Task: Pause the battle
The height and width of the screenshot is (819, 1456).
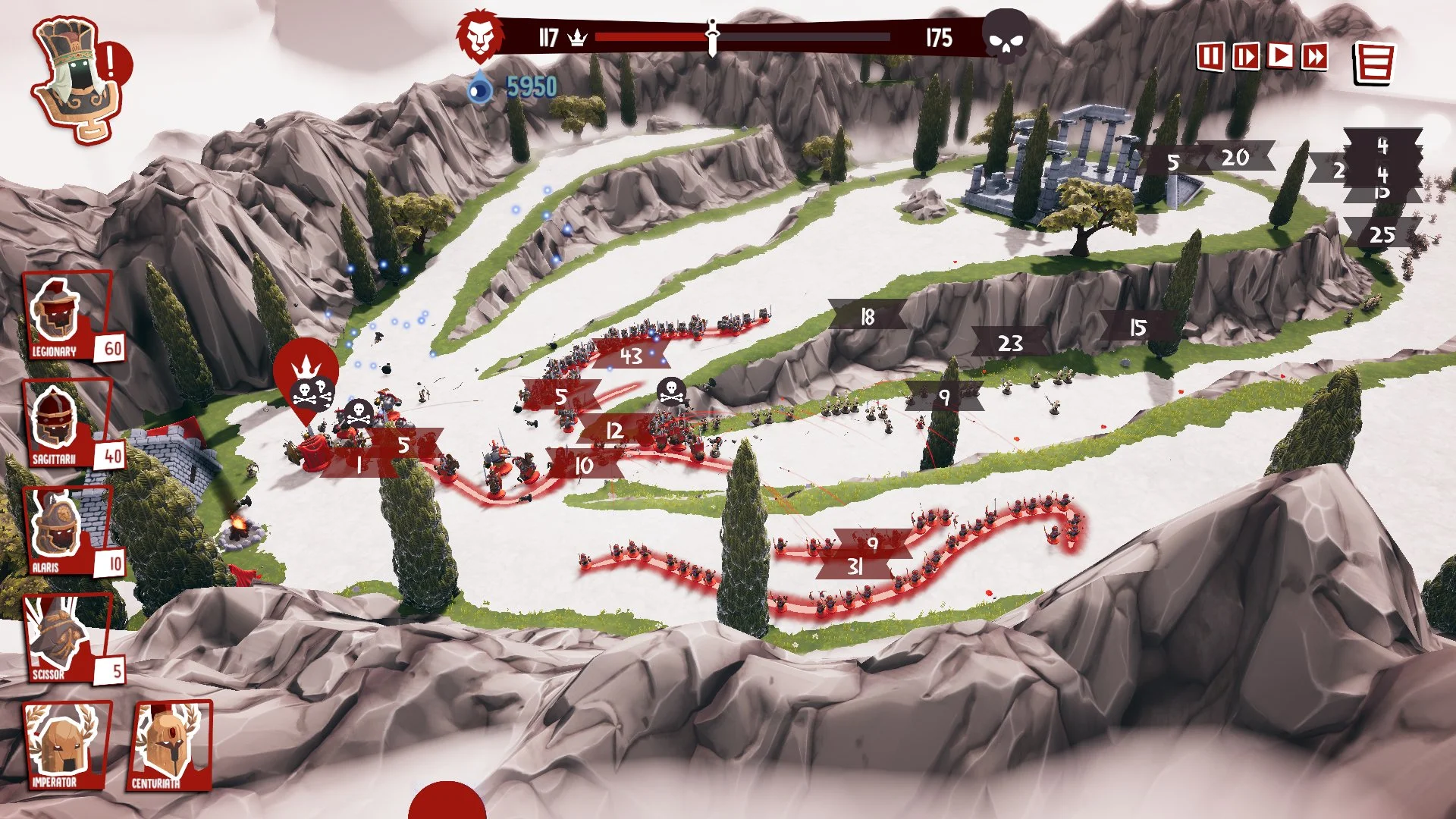Action: [x=1210, y=56]
